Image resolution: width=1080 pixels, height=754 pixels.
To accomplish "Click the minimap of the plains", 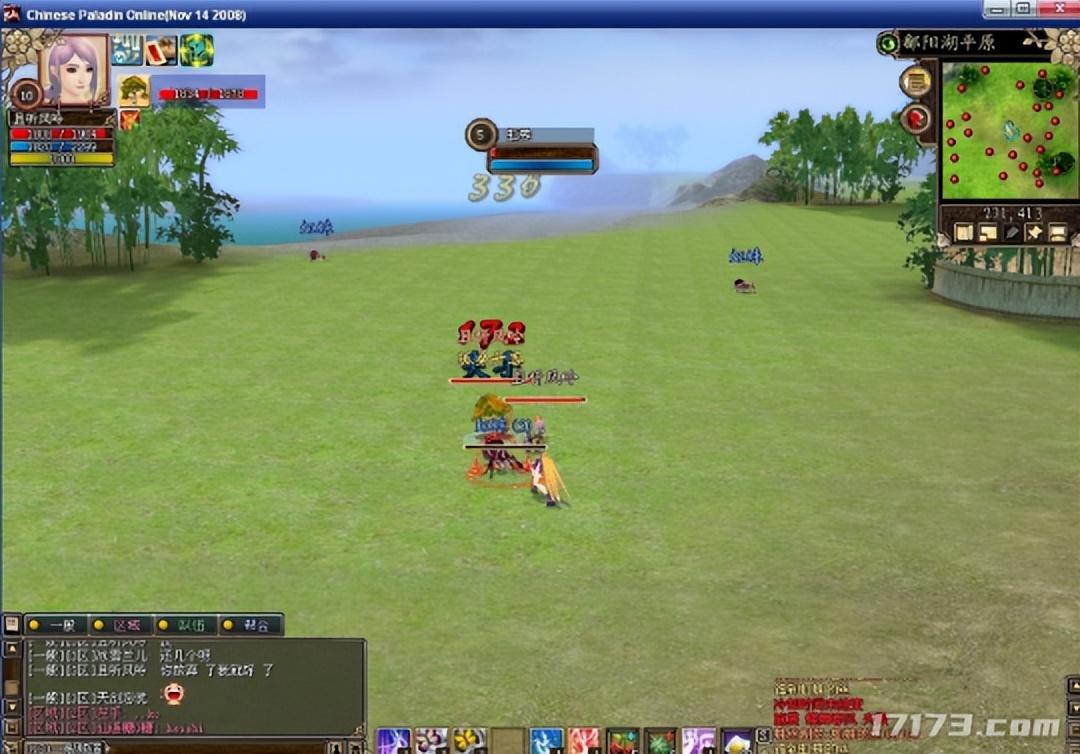I will tap(1008, 131).
